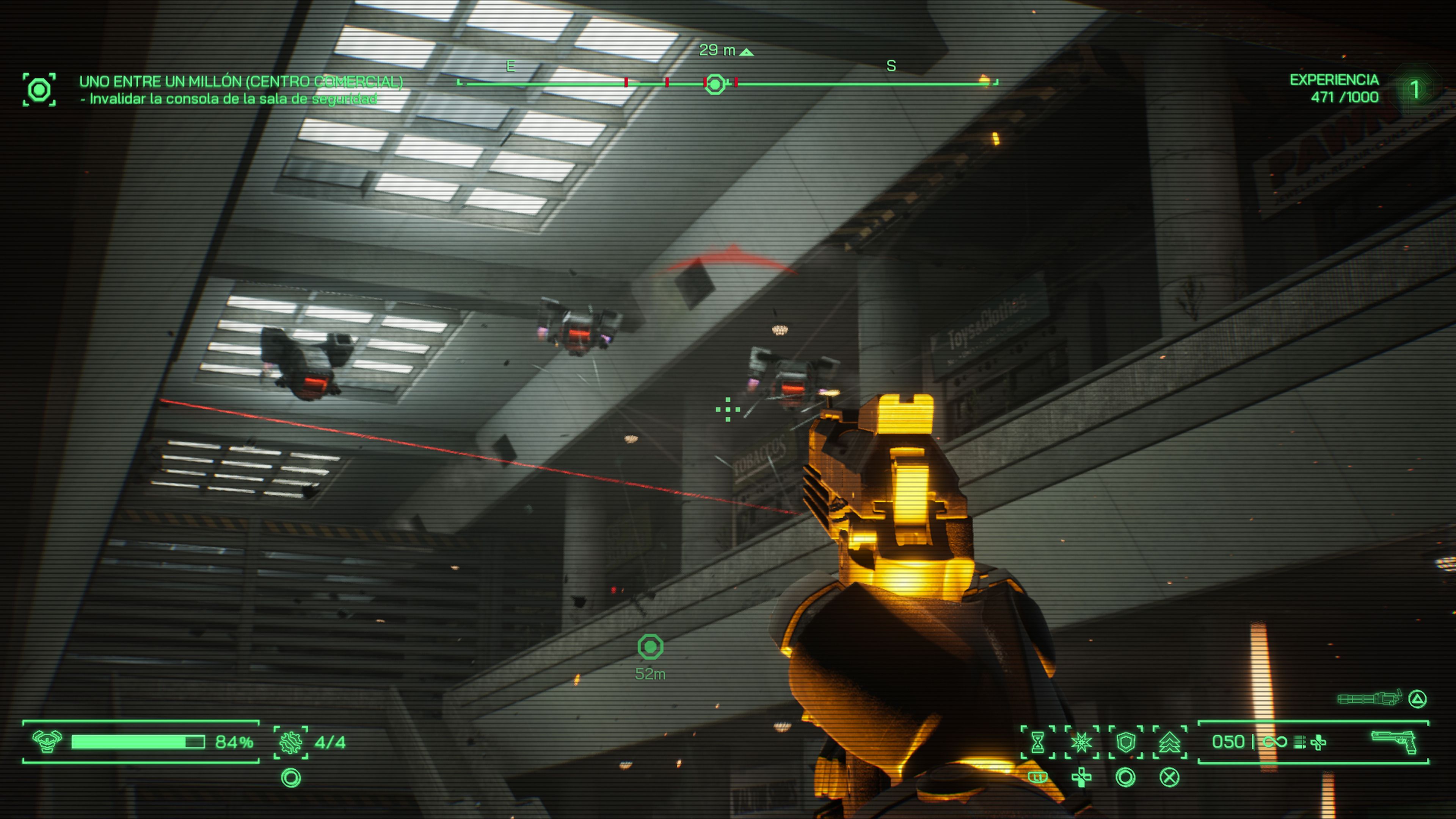
Task: Switch to the secondary heavy weapon icon
Action: (1370, 699)
